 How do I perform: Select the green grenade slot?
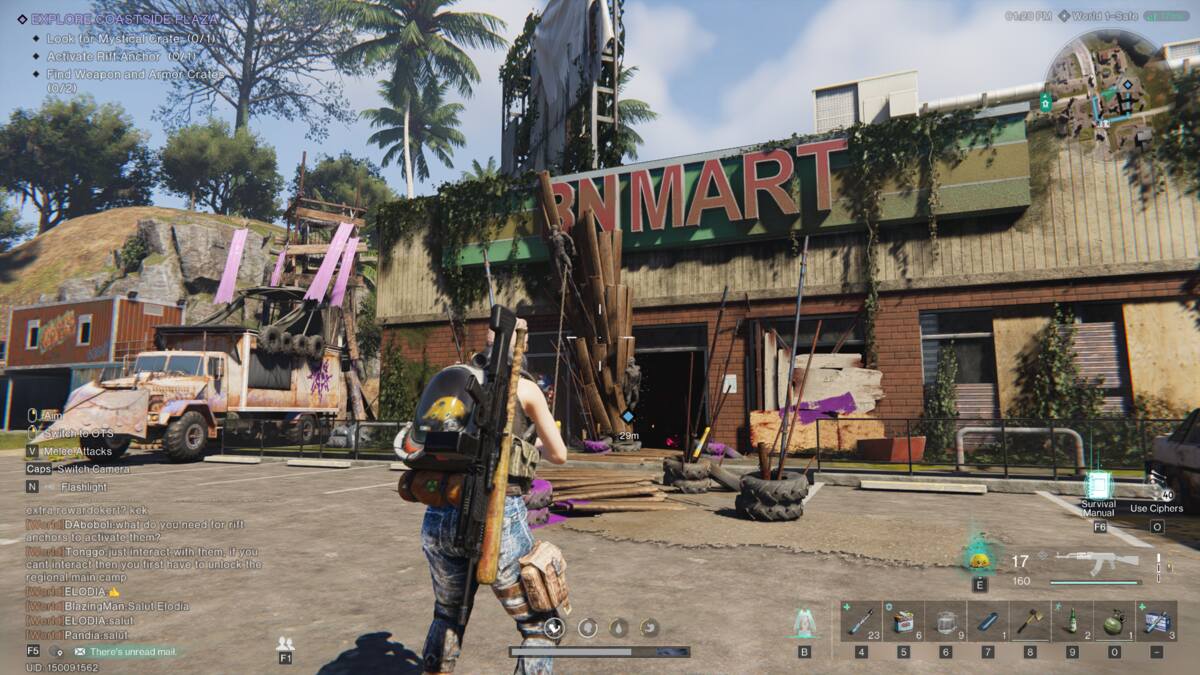click(1113, 621)
